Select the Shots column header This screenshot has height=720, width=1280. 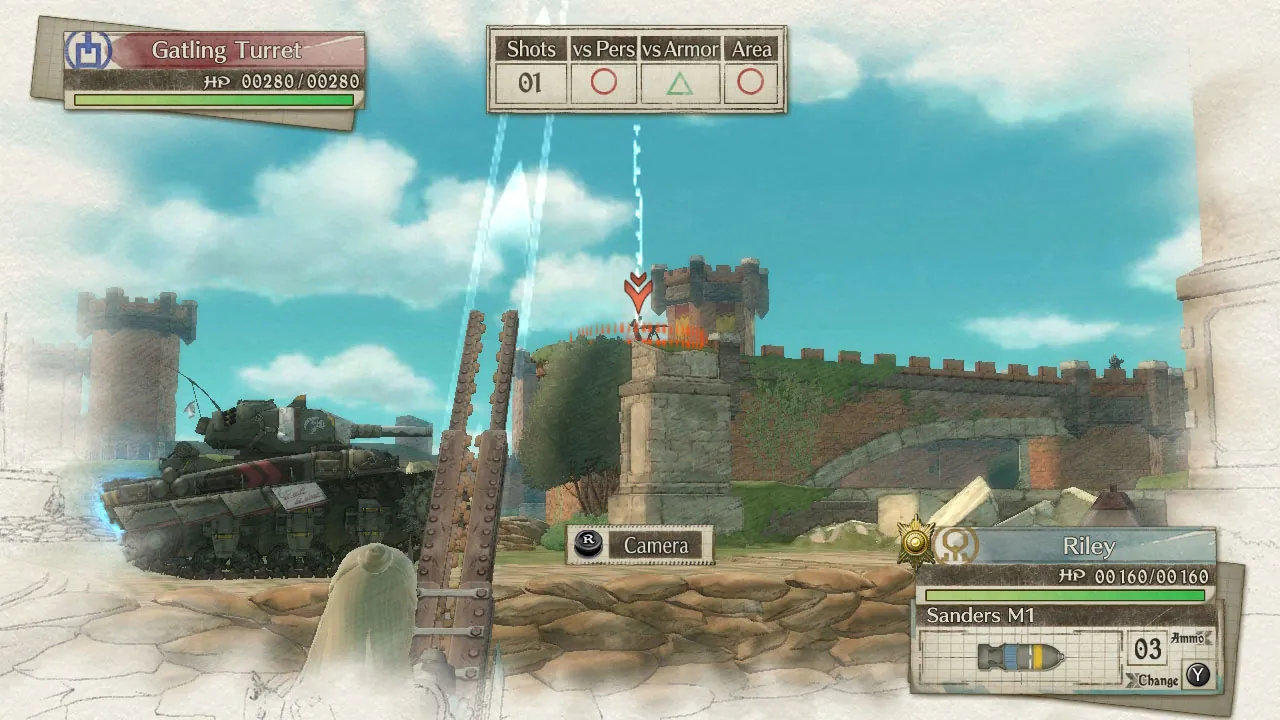coord(530,48)
